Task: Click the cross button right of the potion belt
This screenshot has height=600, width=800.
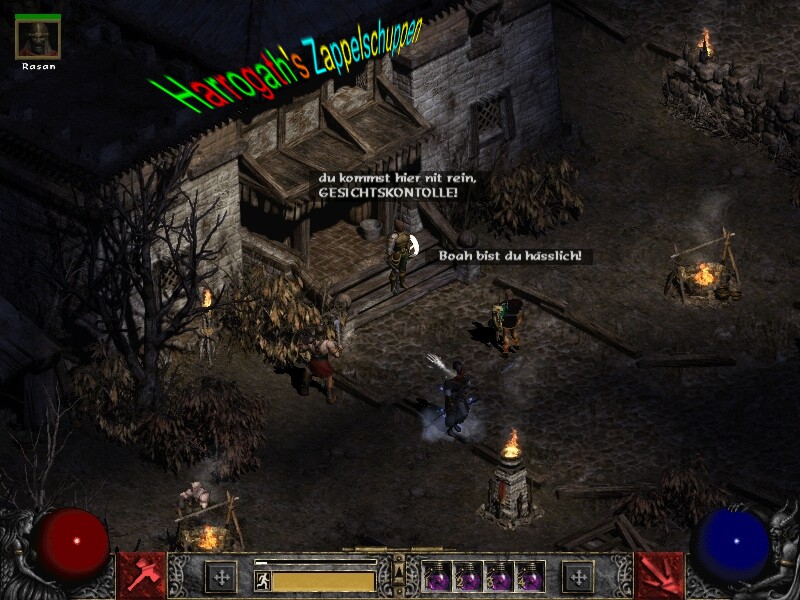Action: tap(578, 576)
